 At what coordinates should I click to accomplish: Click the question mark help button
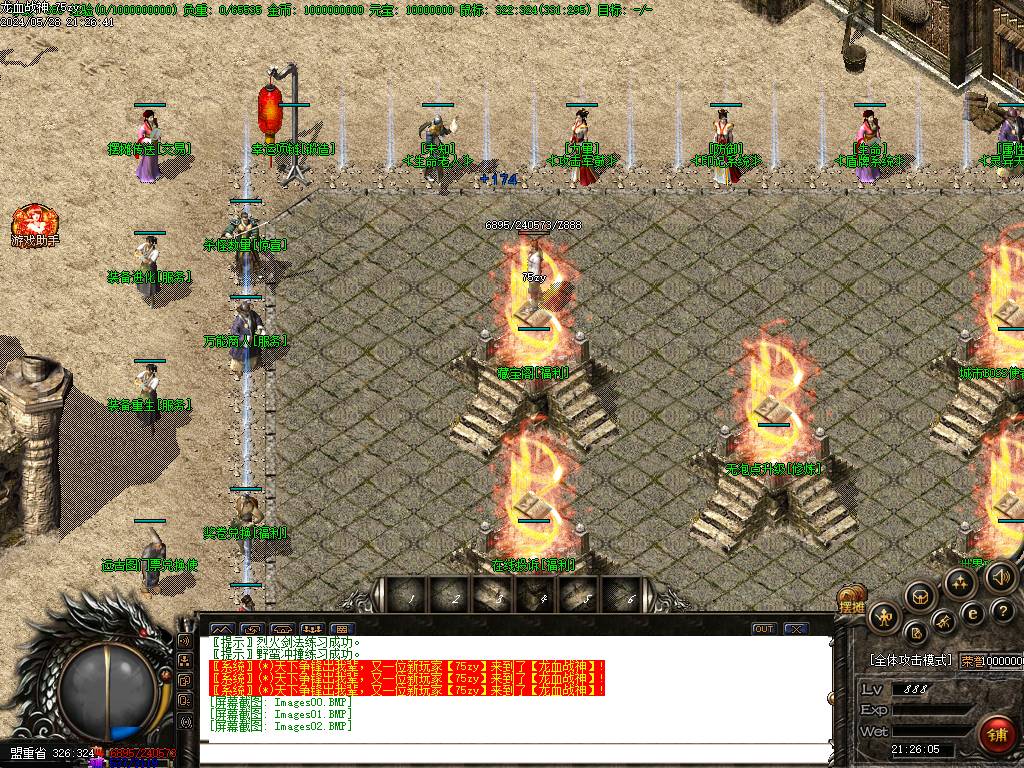(1004, 612)
